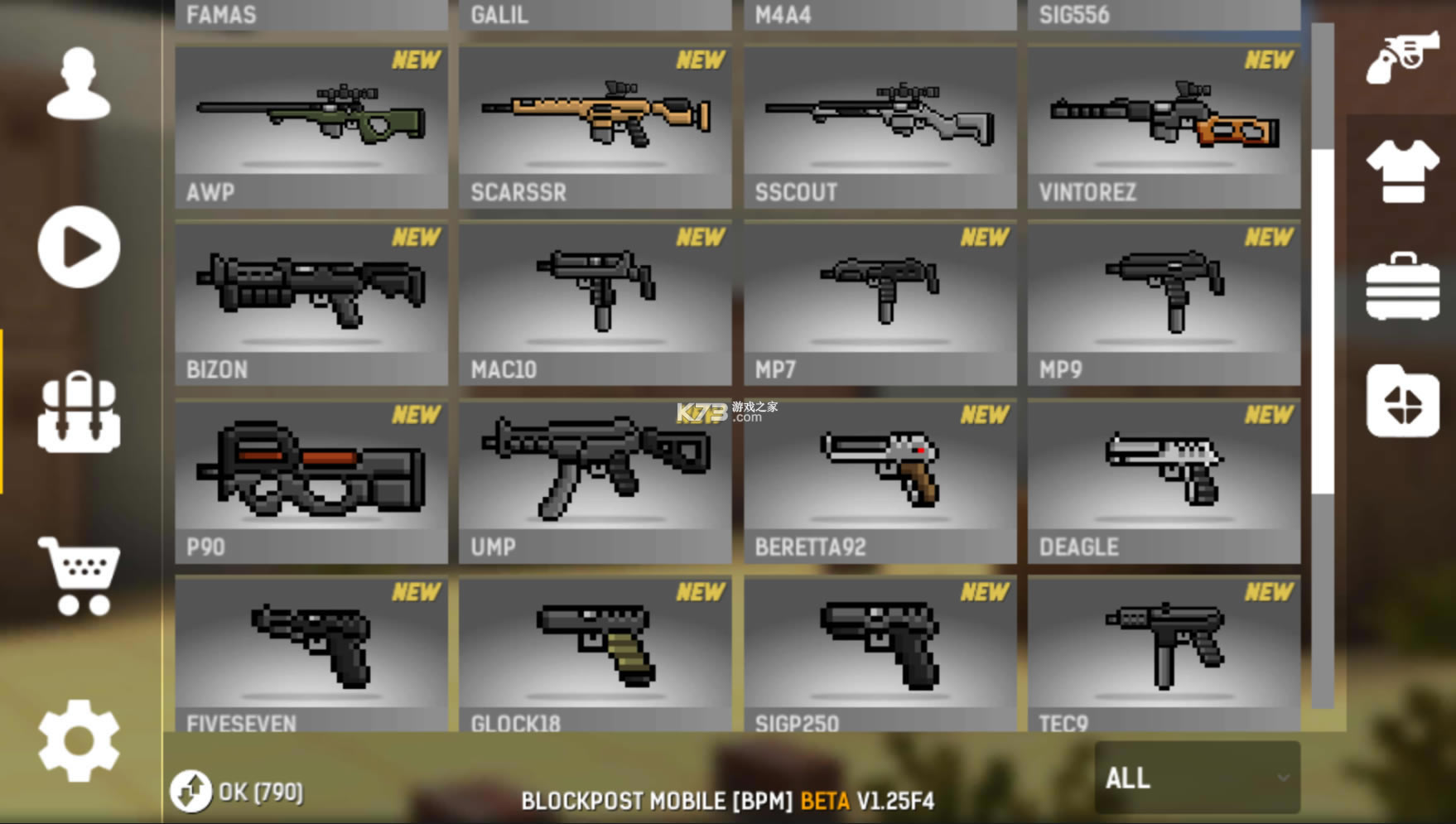Open the ALL filter dropdown
This screenshot has width=1456, height=824.
(1197, 778)
